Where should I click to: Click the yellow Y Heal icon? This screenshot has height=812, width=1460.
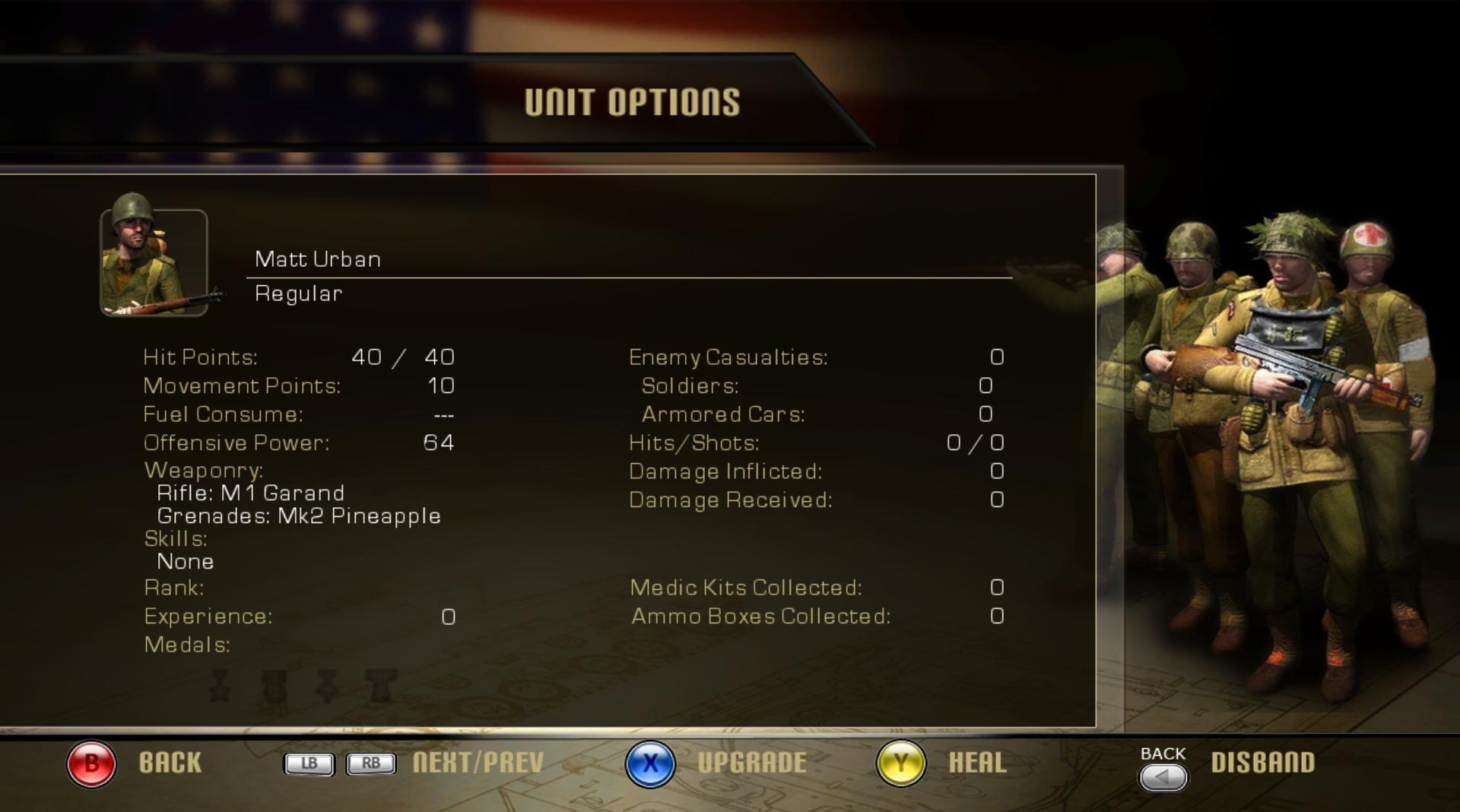coord(900,763)
